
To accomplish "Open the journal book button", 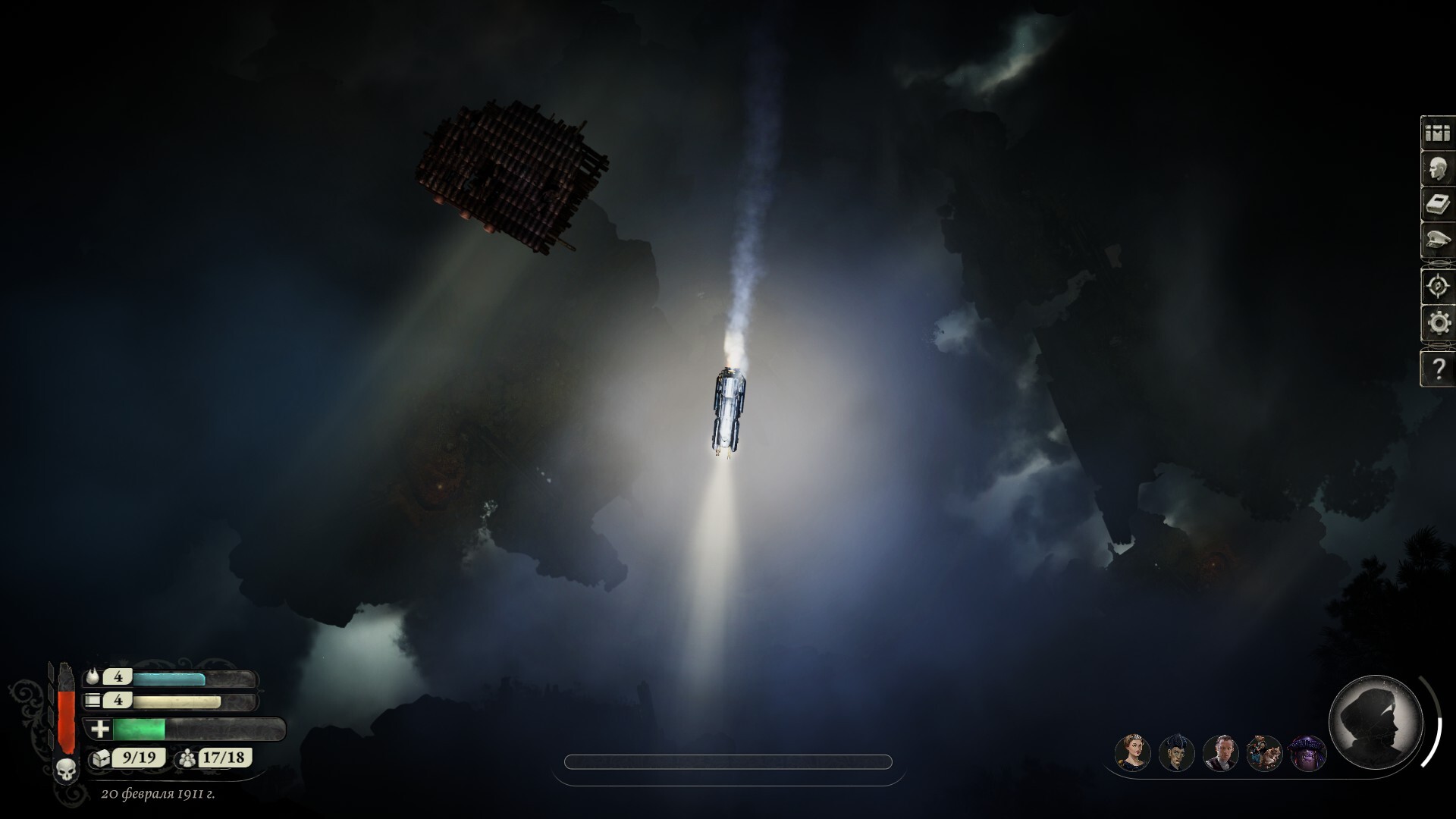I will pyautogui.click(x=1437, y=205).
